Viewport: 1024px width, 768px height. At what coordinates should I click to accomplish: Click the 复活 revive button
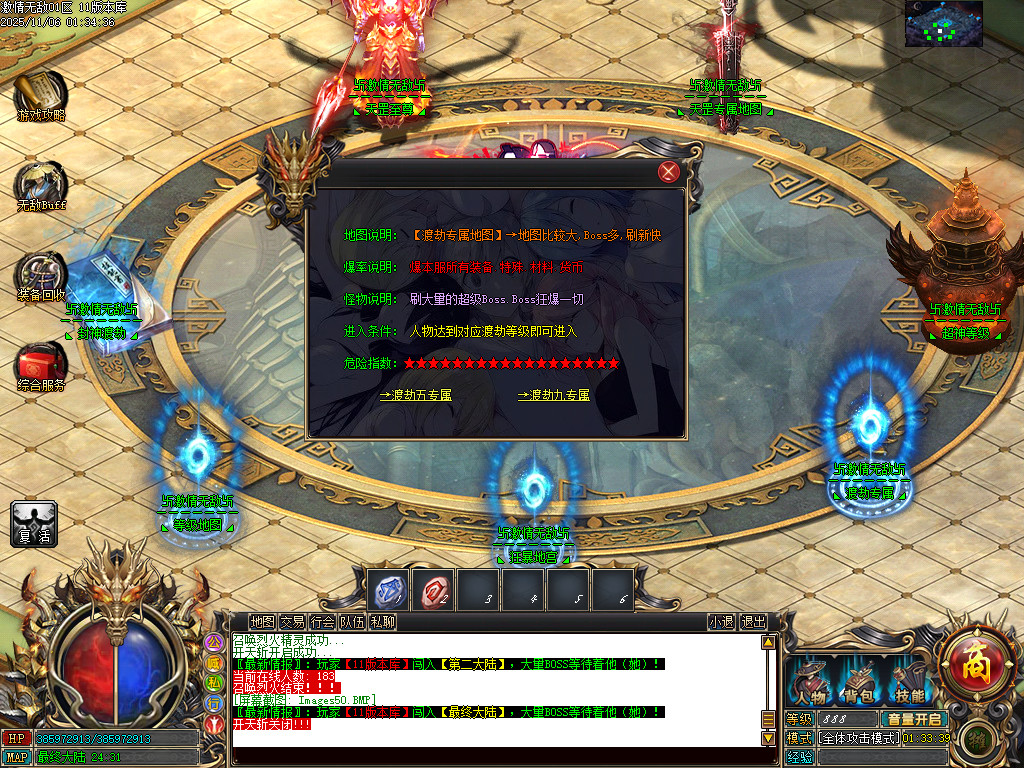click(x=34, y=524)
